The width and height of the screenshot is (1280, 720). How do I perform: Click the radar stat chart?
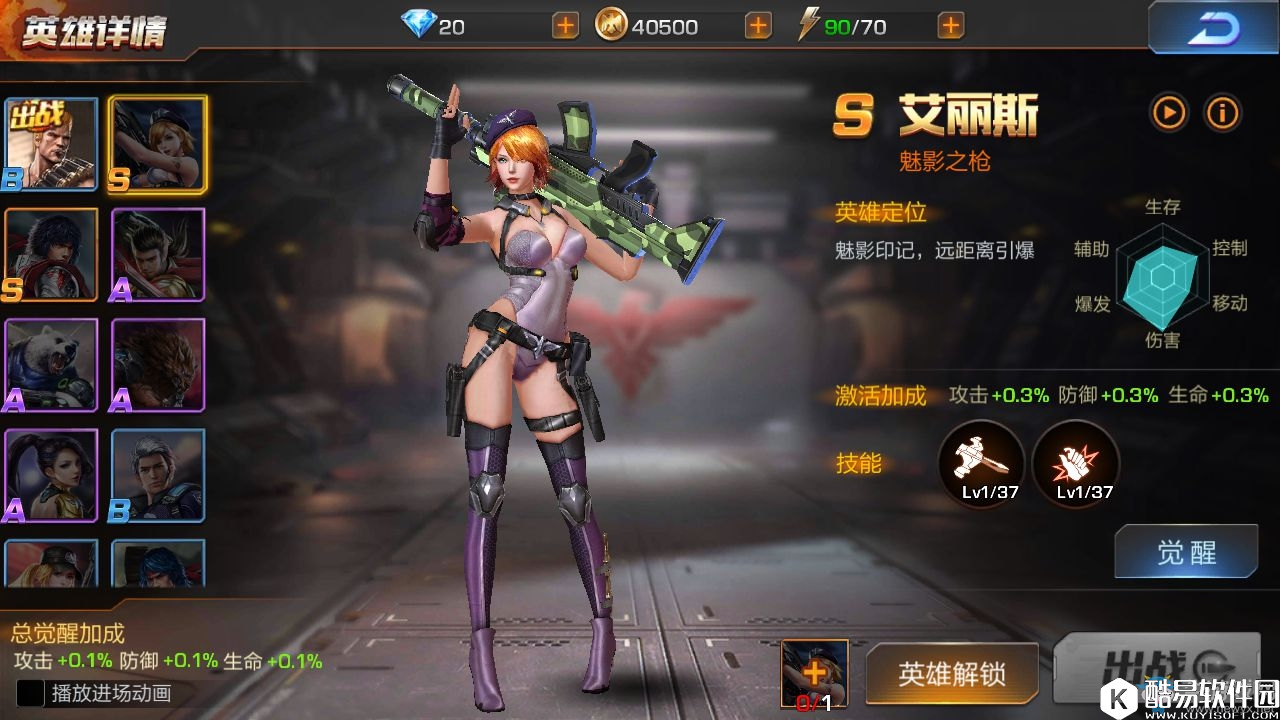coord(1163,277)
